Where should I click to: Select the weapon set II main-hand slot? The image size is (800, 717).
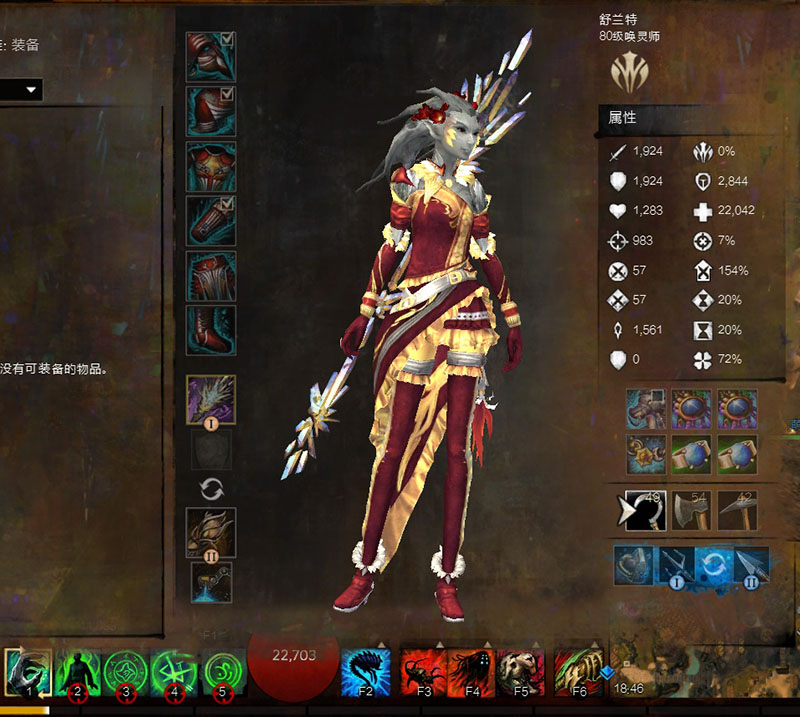(x=211, y=532)
